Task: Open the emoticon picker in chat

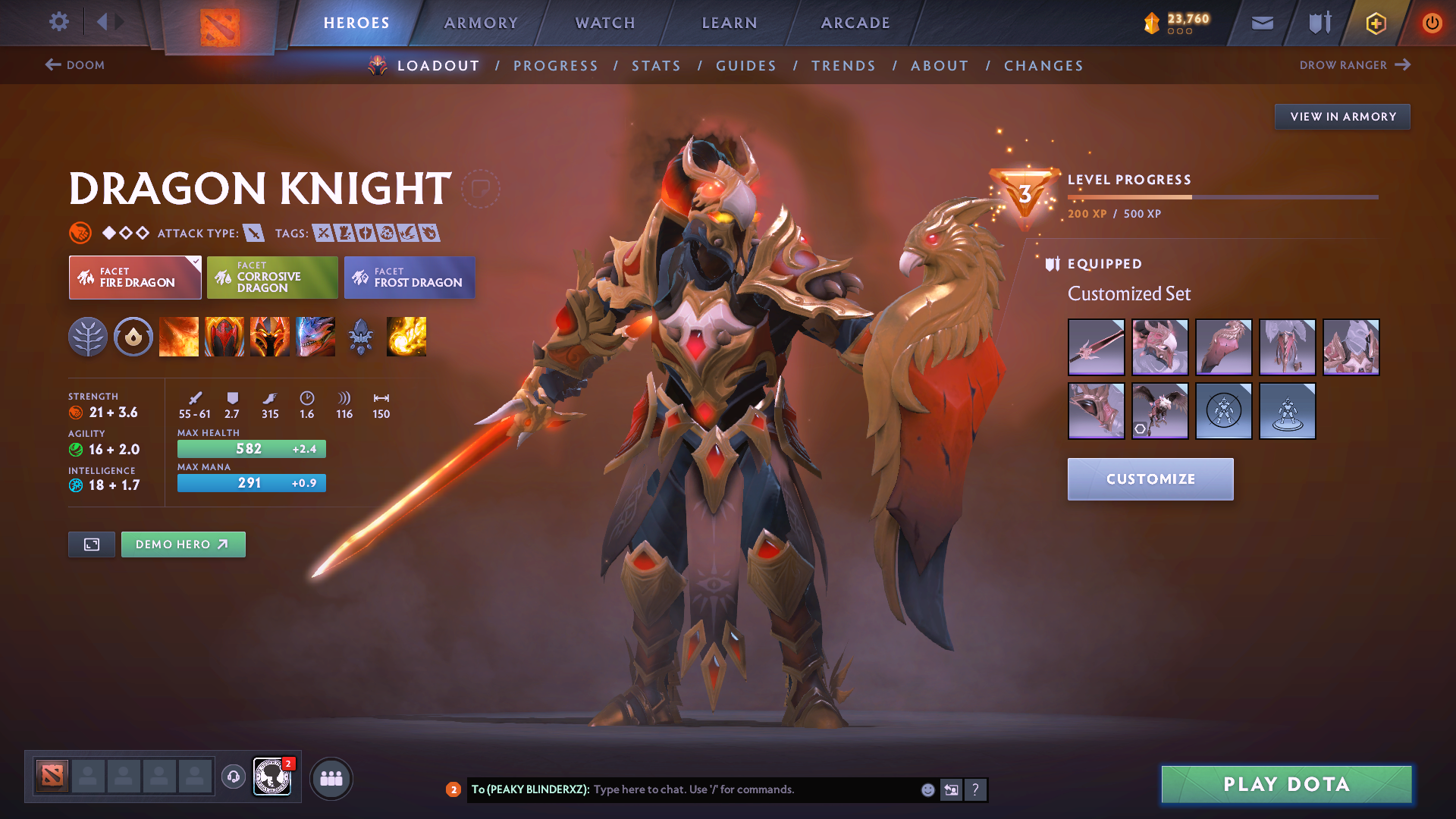Action: [x=927, y=789]
